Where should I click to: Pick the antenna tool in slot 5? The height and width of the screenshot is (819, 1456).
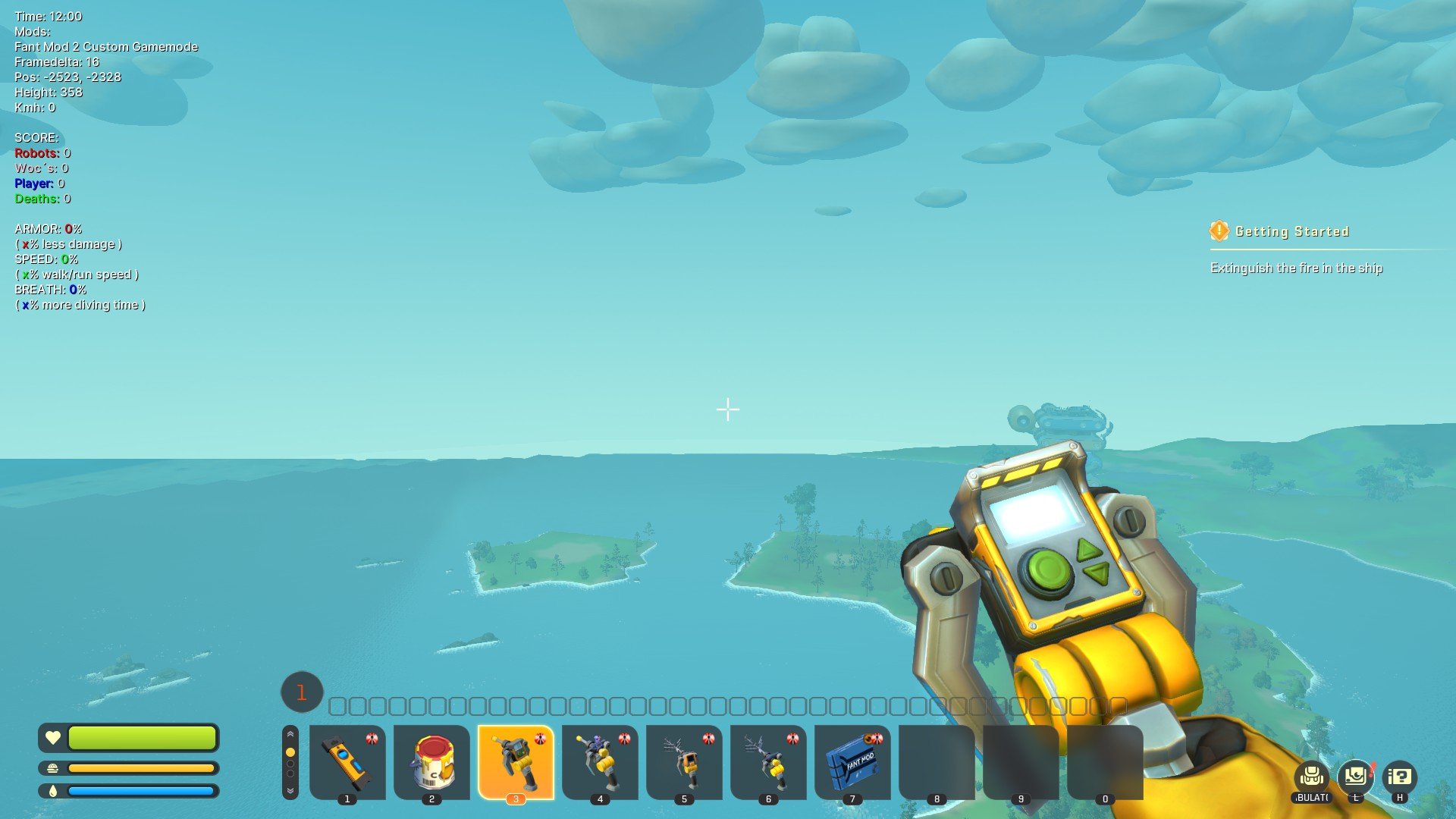[684, 761]
